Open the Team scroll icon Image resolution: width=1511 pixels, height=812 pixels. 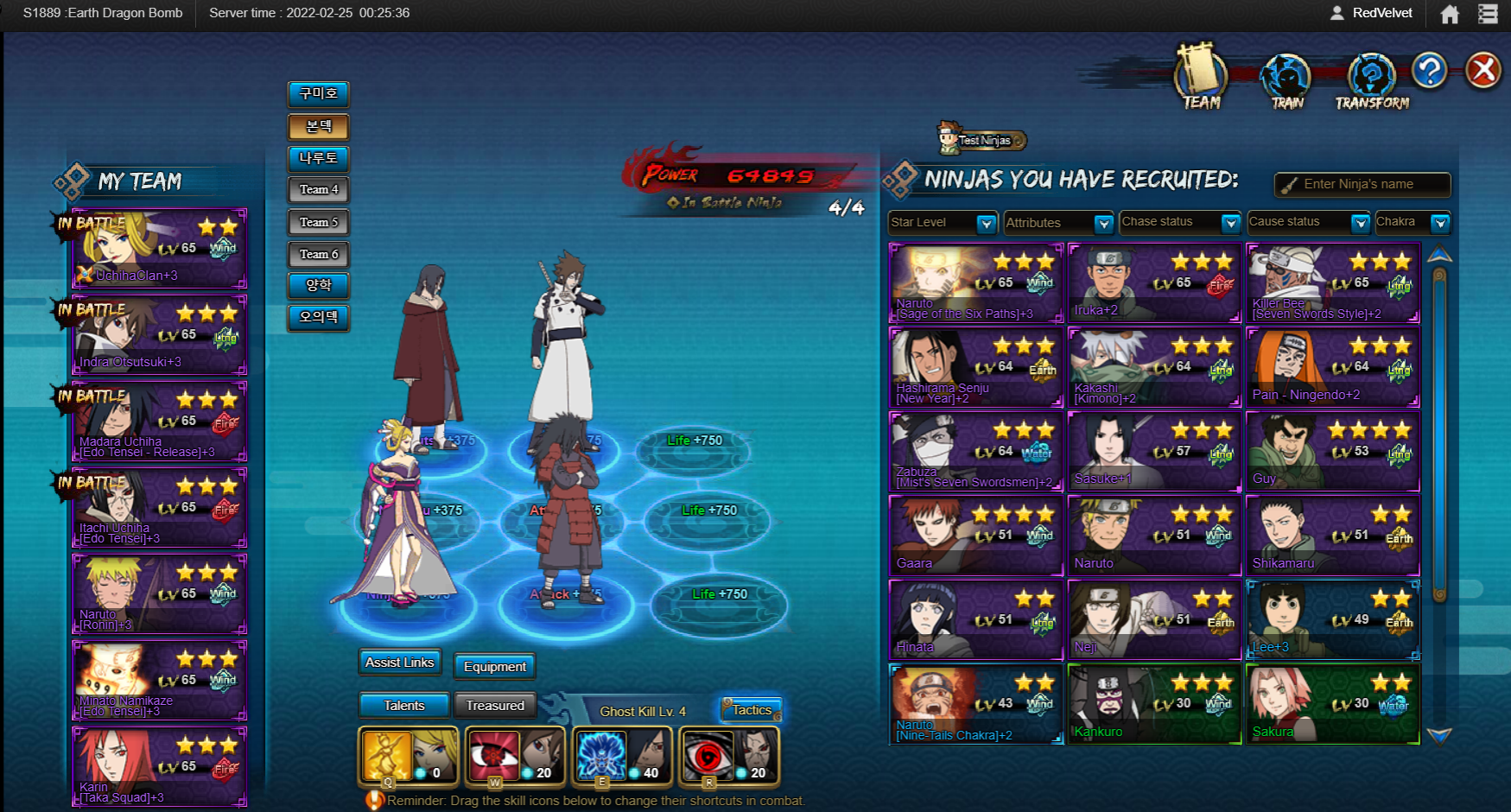(x=1201, y=78)
